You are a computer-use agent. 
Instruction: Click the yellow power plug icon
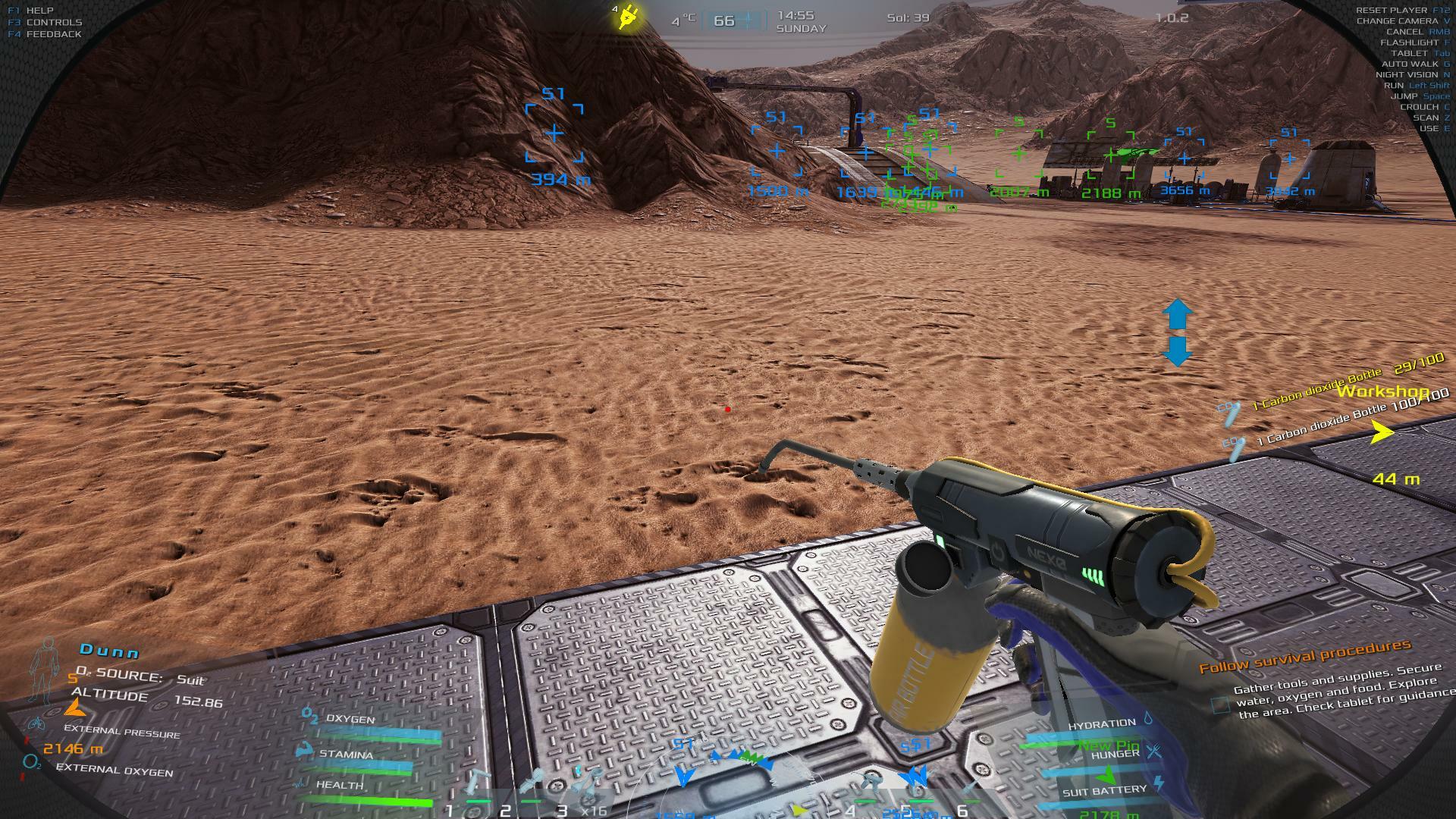point(628,17)
